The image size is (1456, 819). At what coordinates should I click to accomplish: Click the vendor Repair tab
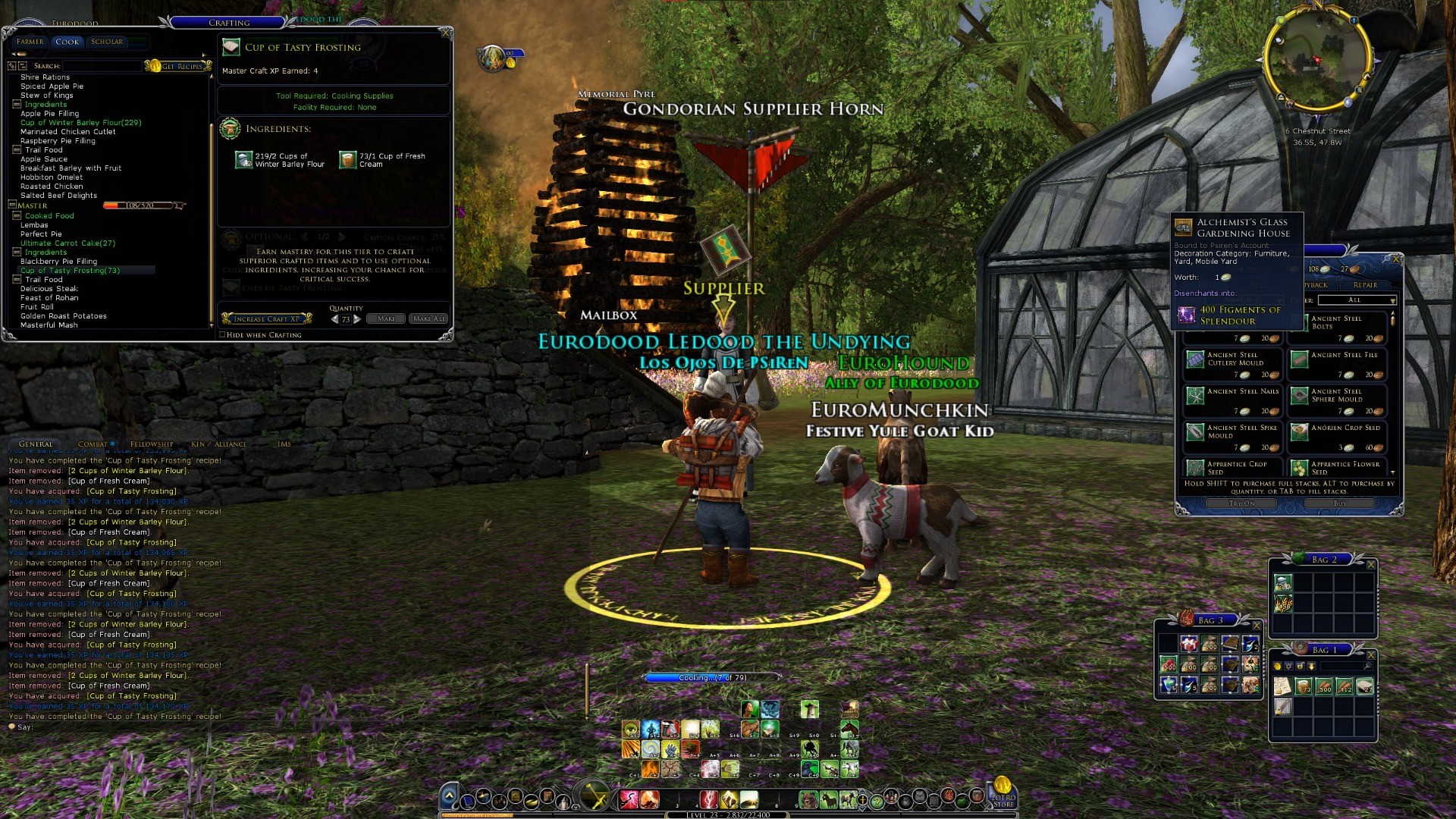(1365, 285)
